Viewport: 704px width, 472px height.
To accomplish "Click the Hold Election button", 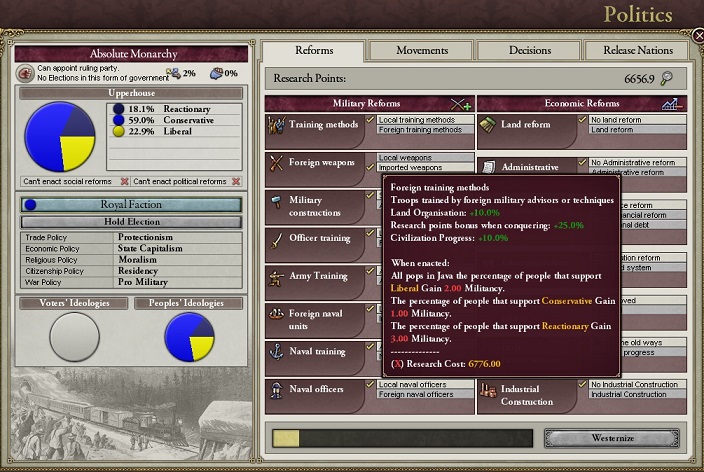I will coord(131,221).
